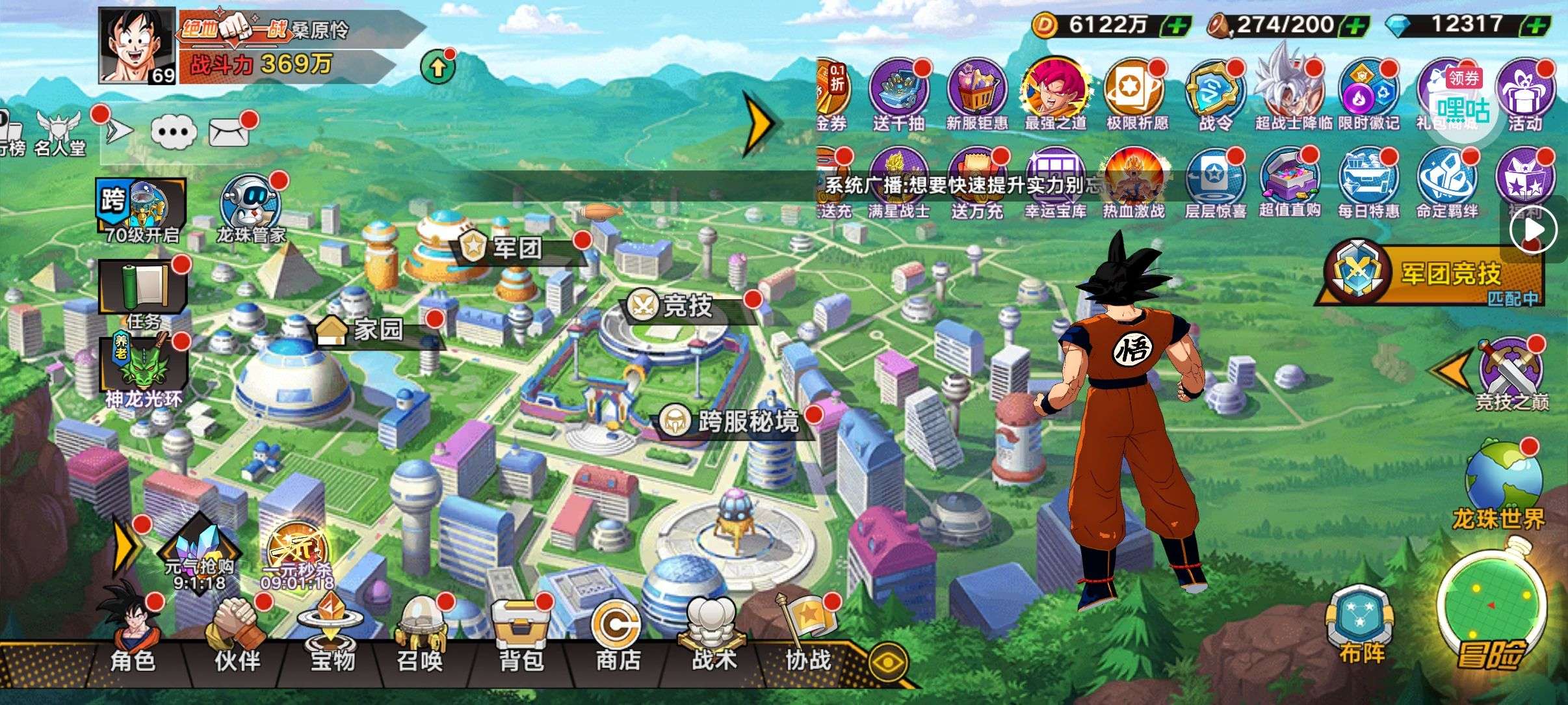This screenshot has height=705, width=1568.
Task: Open the 背包 backpack
Action: [521, 634]
